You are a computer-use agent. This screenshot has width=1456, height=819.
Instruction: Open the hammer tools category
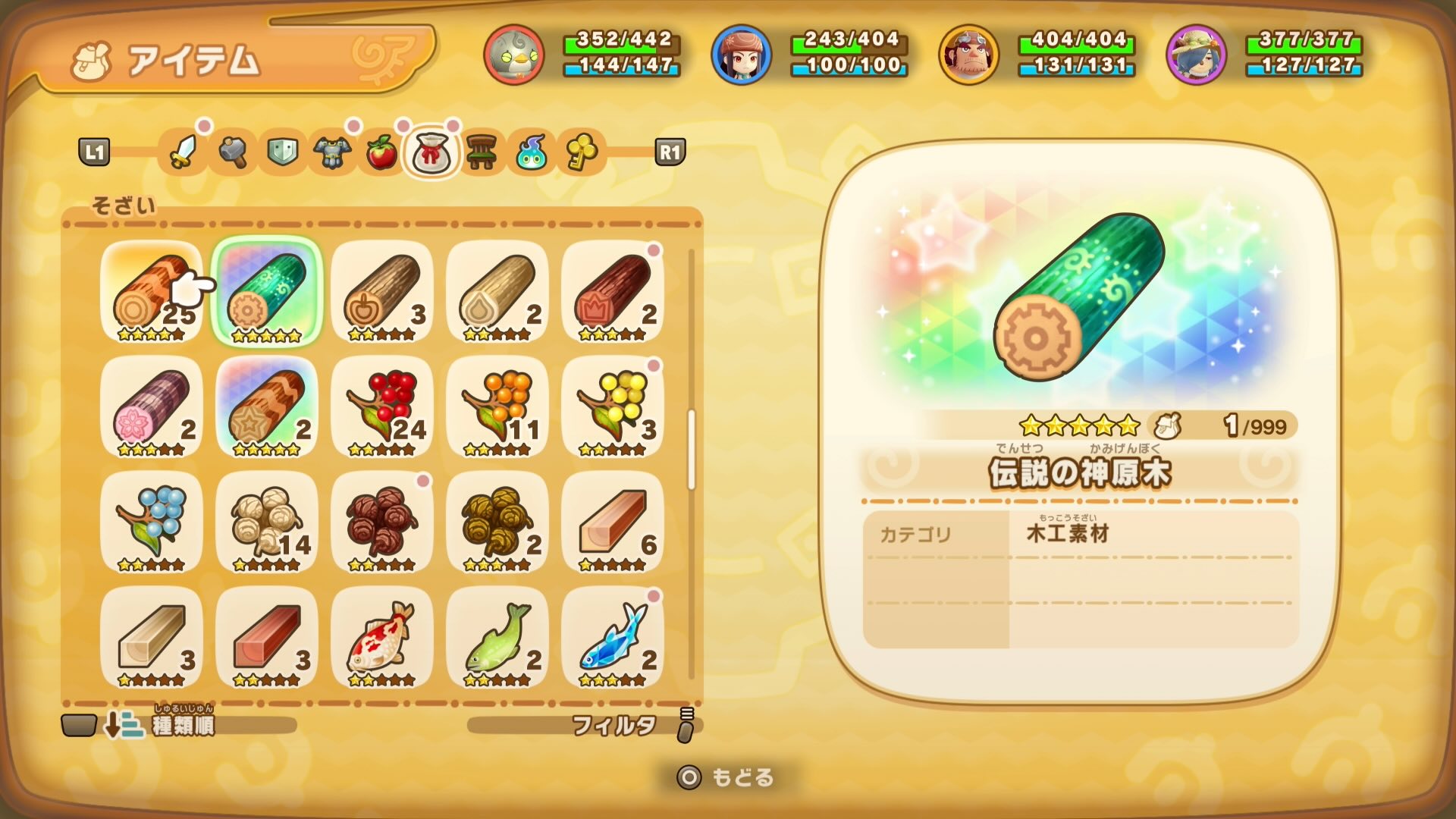(231, 153)
